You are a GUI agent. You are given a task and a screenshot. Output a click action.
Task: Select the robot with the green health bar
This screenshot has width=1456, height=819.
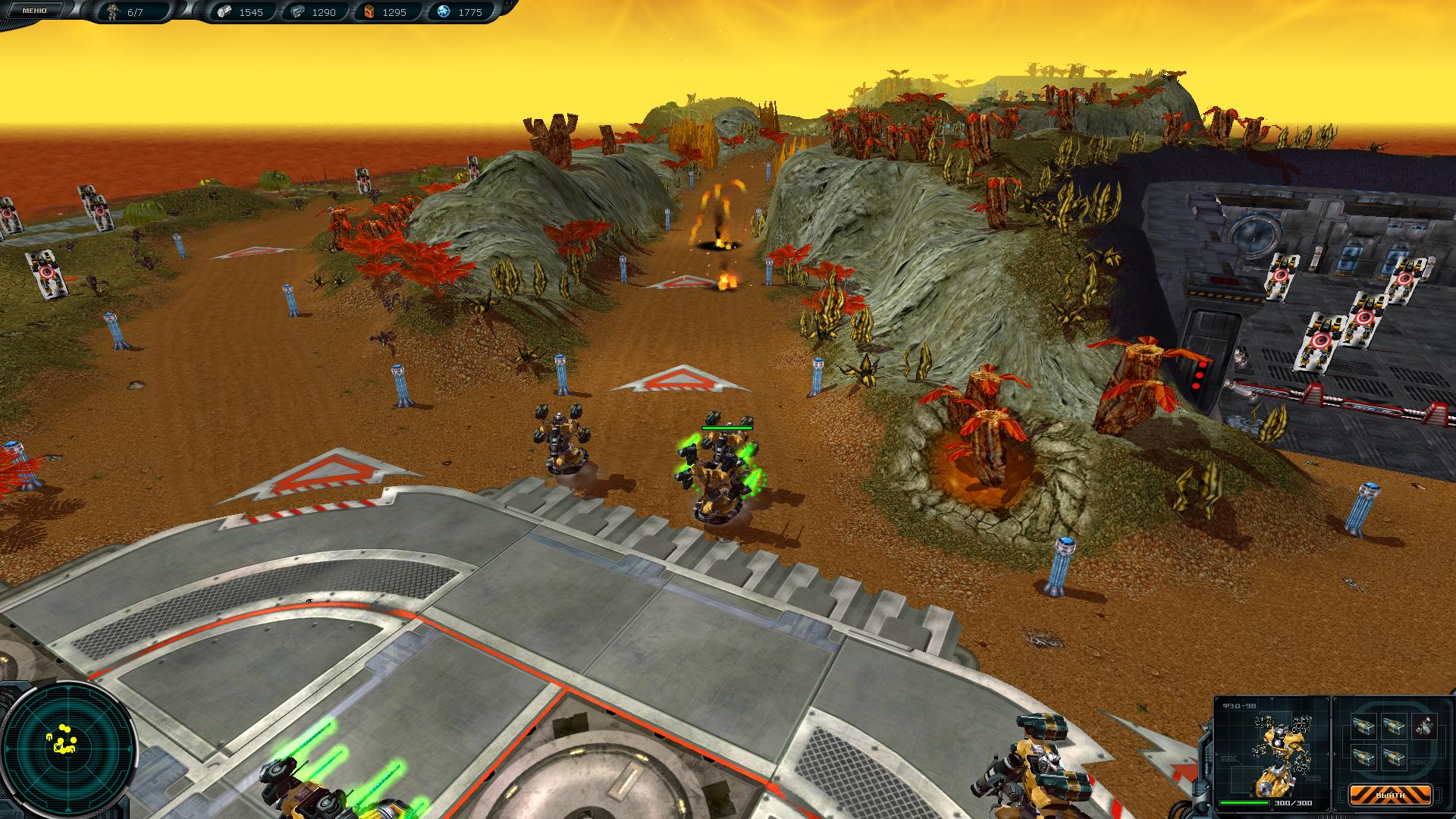pos(719,474)
